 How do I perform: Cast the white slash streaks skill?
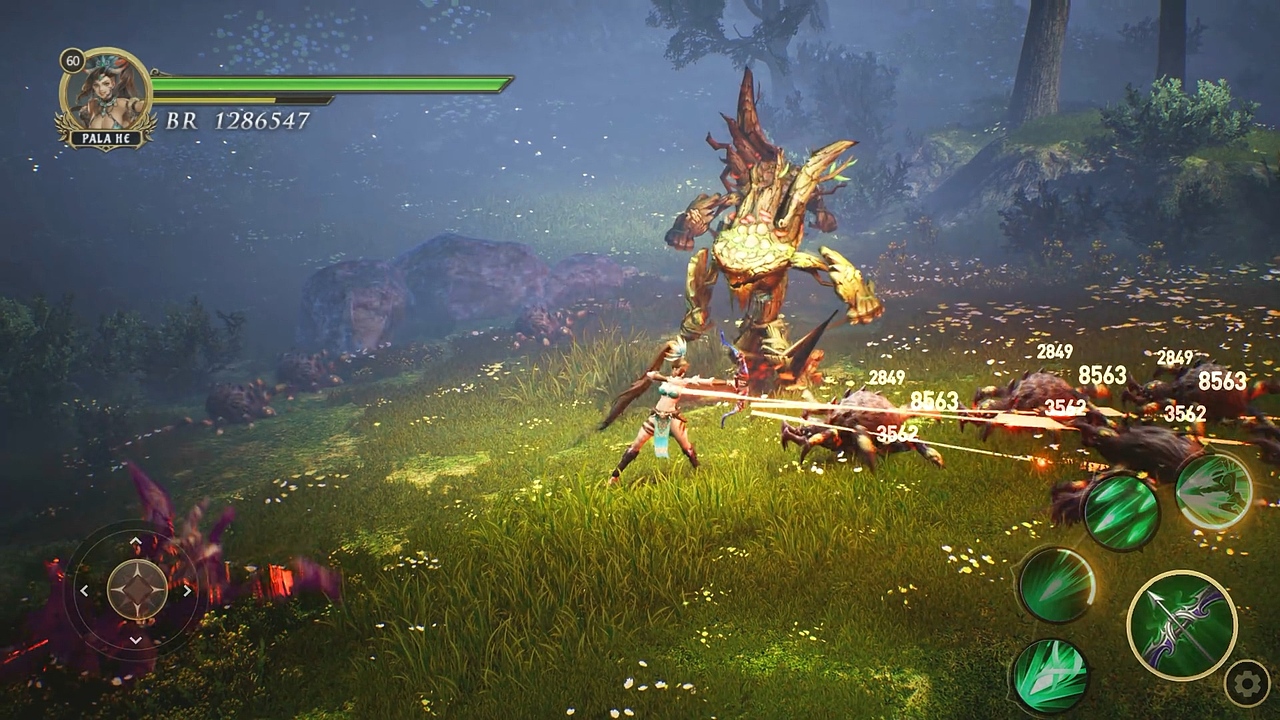1049,675
